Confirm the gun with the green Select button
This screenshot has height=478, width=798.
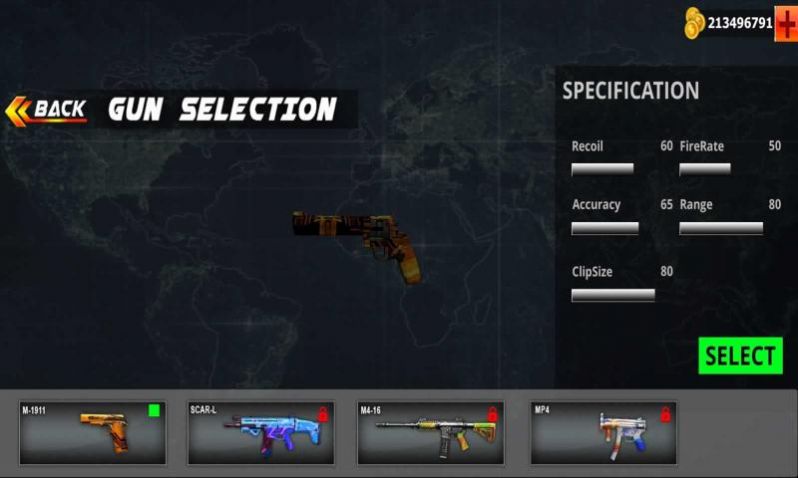click(740, 356)
